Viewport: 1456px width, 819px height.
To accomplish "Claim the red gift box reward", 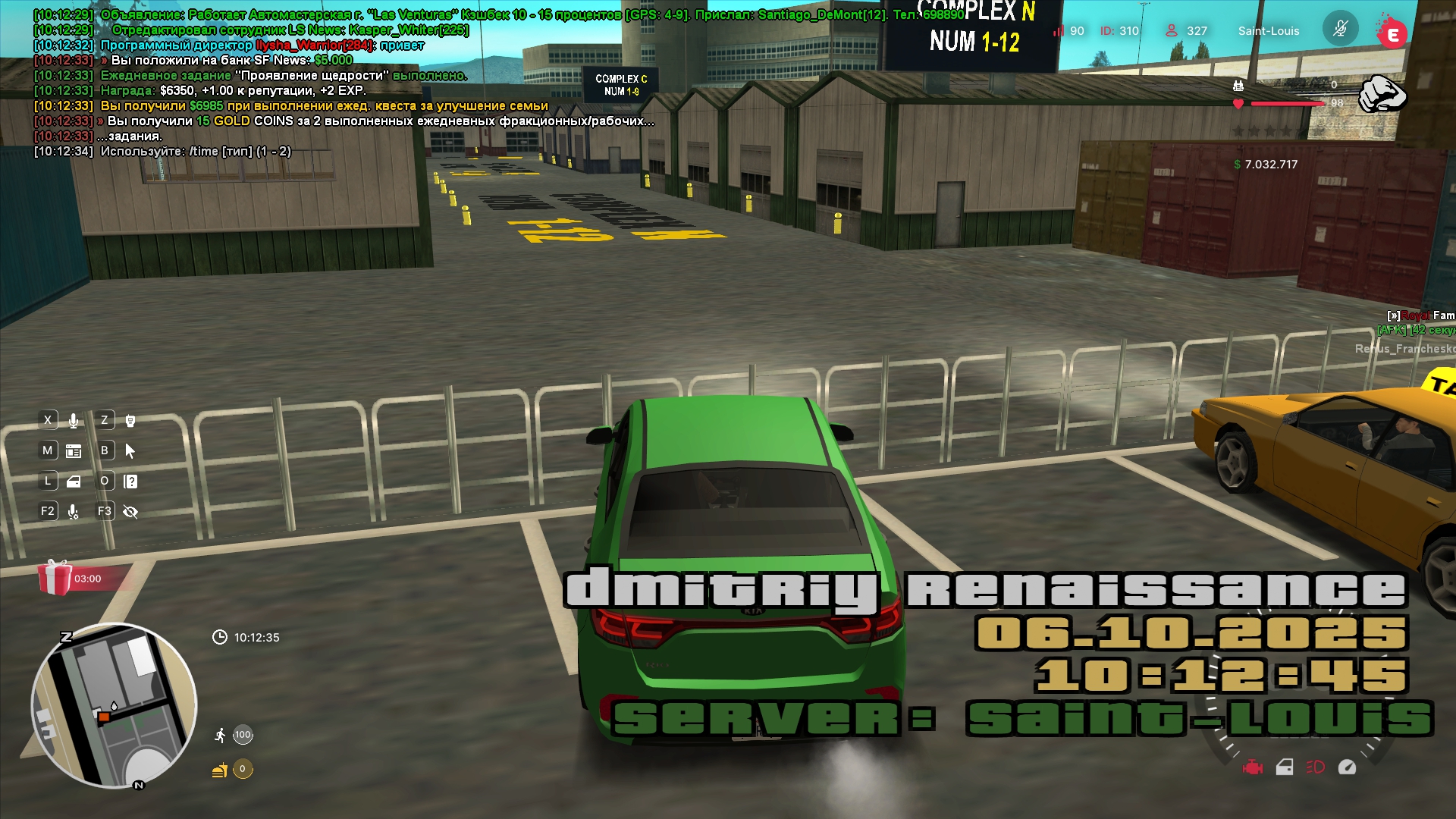I will pyautogui.click(x=54, y=578).
